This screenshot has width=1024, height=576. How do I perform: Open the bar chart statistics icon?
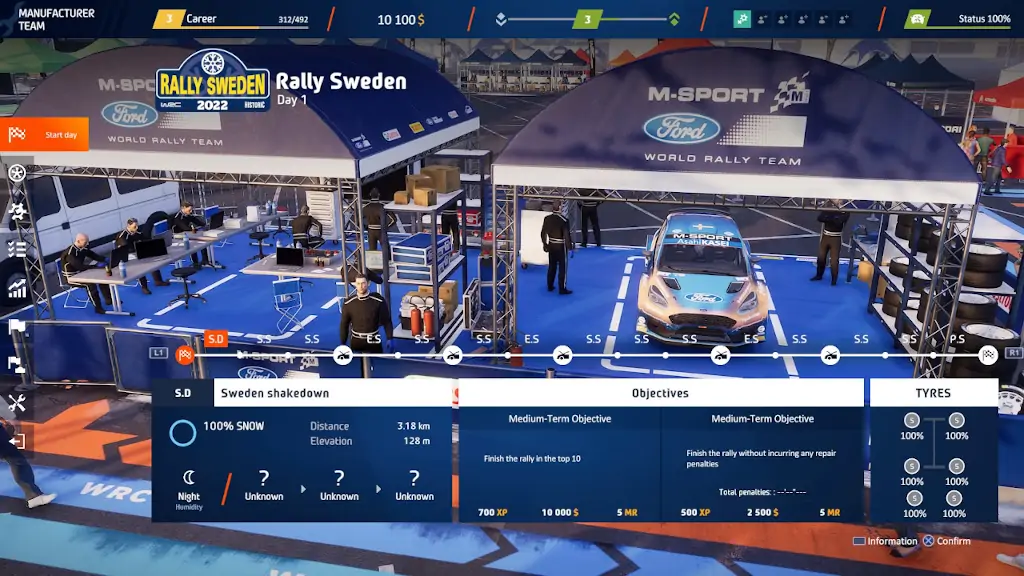pyautogui.click(x=17, y=288)
